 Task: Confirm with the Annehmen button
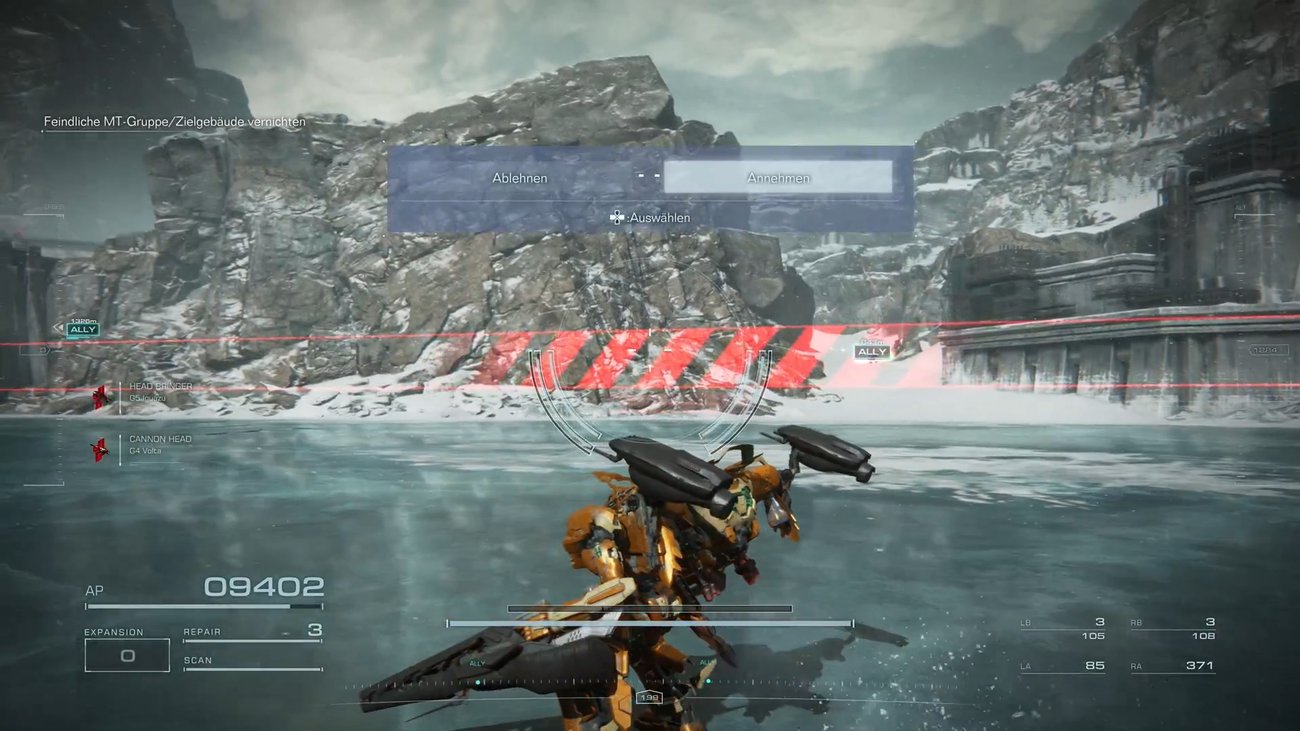779,176
